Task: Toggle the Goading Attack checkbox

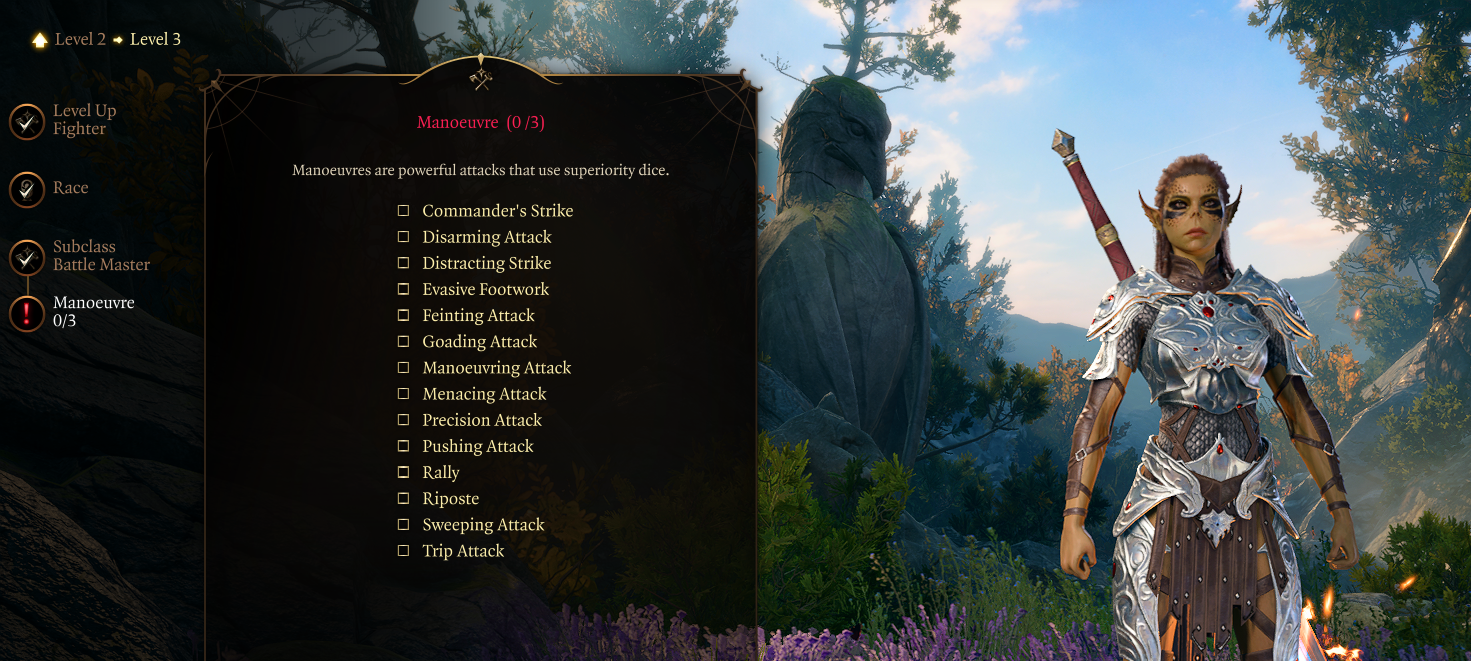Action: [x=404, y=342]
